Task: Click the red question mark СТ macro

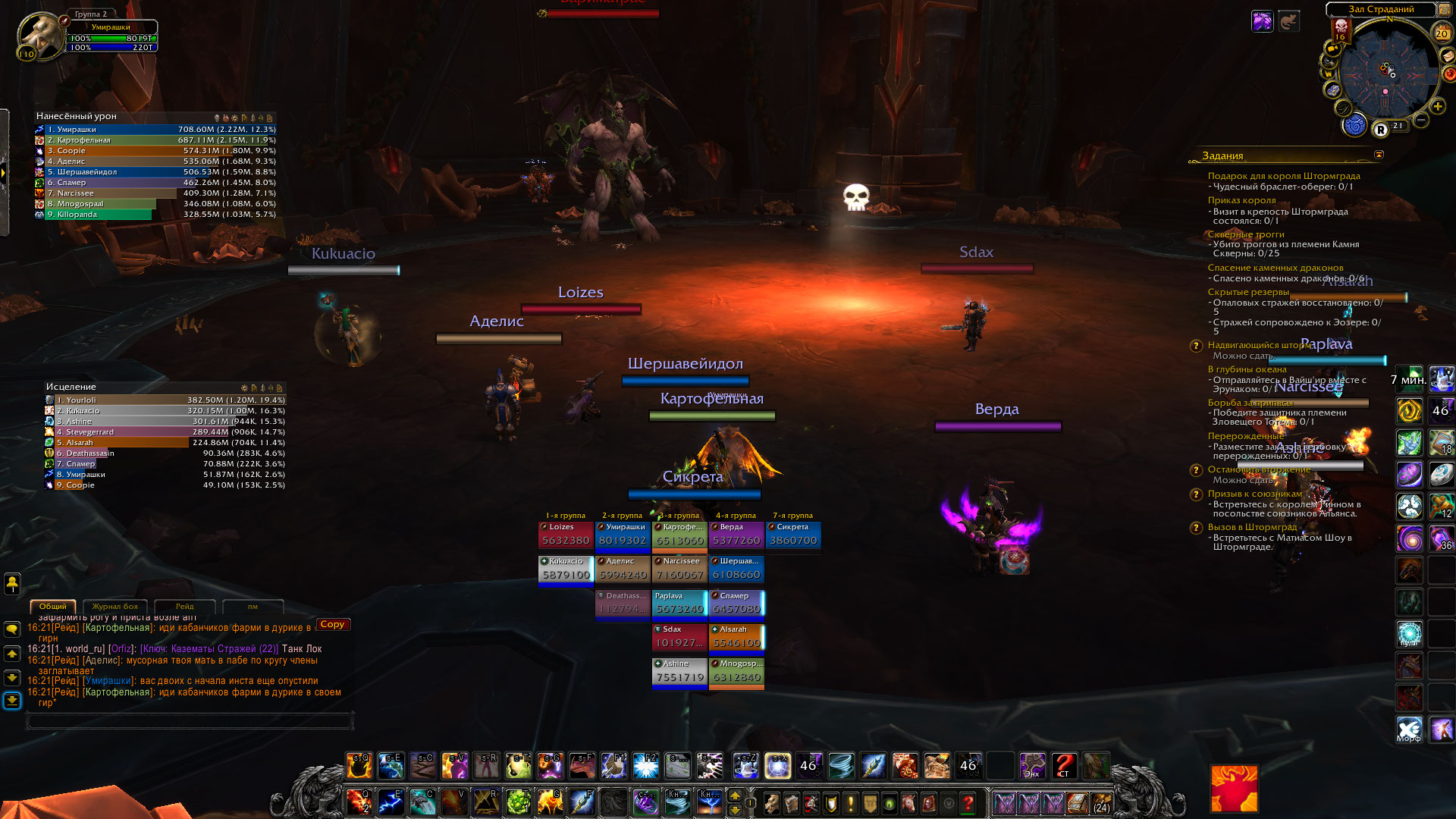Action: click(x=1064, y=766)
